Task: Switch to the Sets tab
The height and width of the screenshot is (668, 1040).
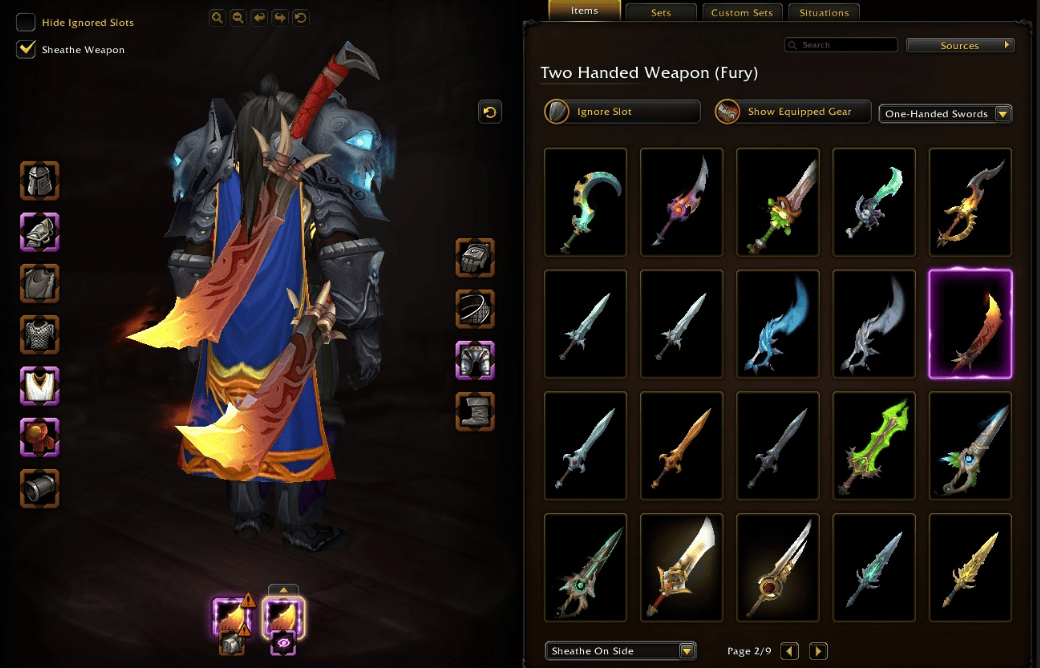Action: click(x=659, y=13)
